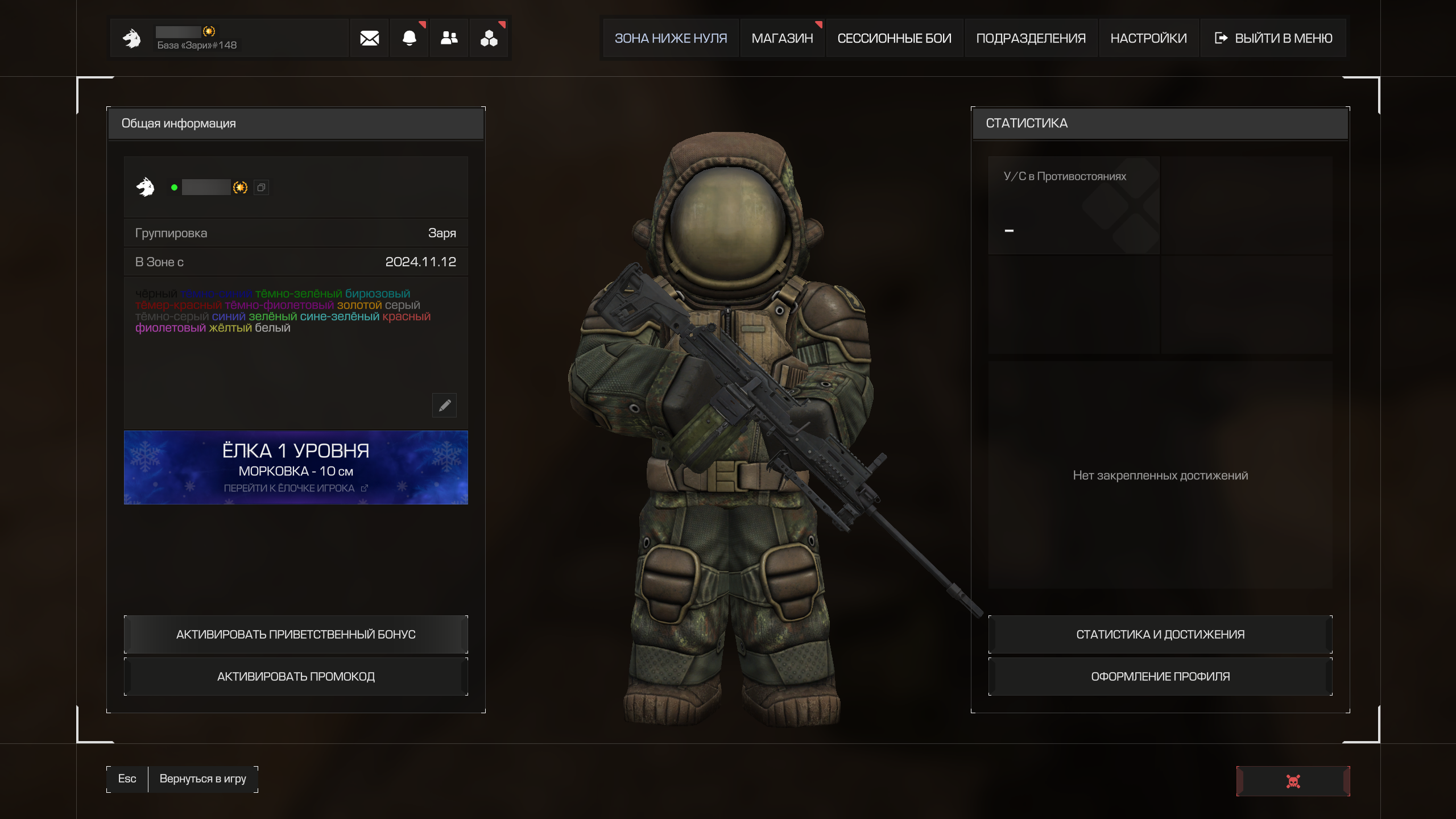Screen dimensions: 1456x819
Task: Open the Подразделения section
Action: pyautogui.click(x=1031, y=38)
